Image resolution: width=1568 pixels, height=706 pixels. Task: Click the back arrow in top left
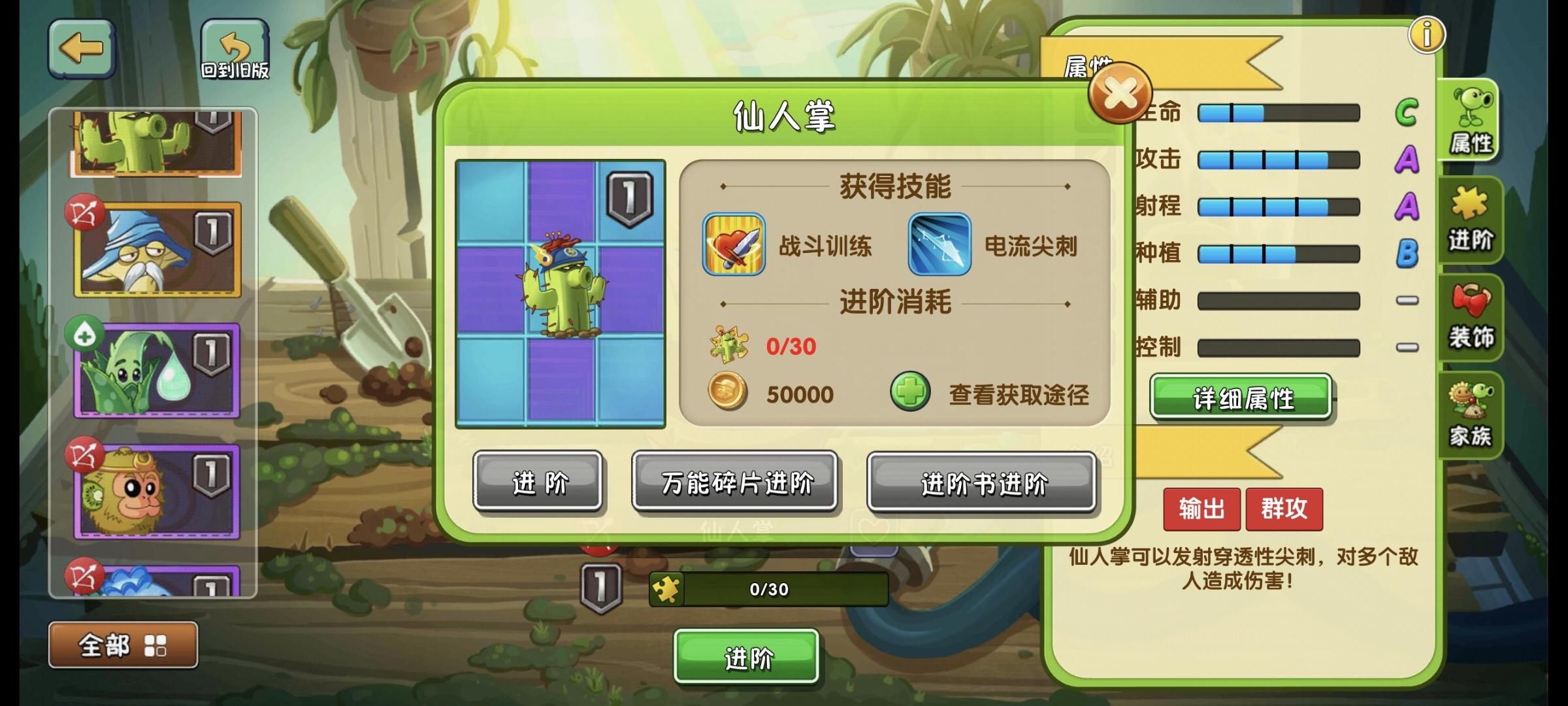tap(81, 47)
